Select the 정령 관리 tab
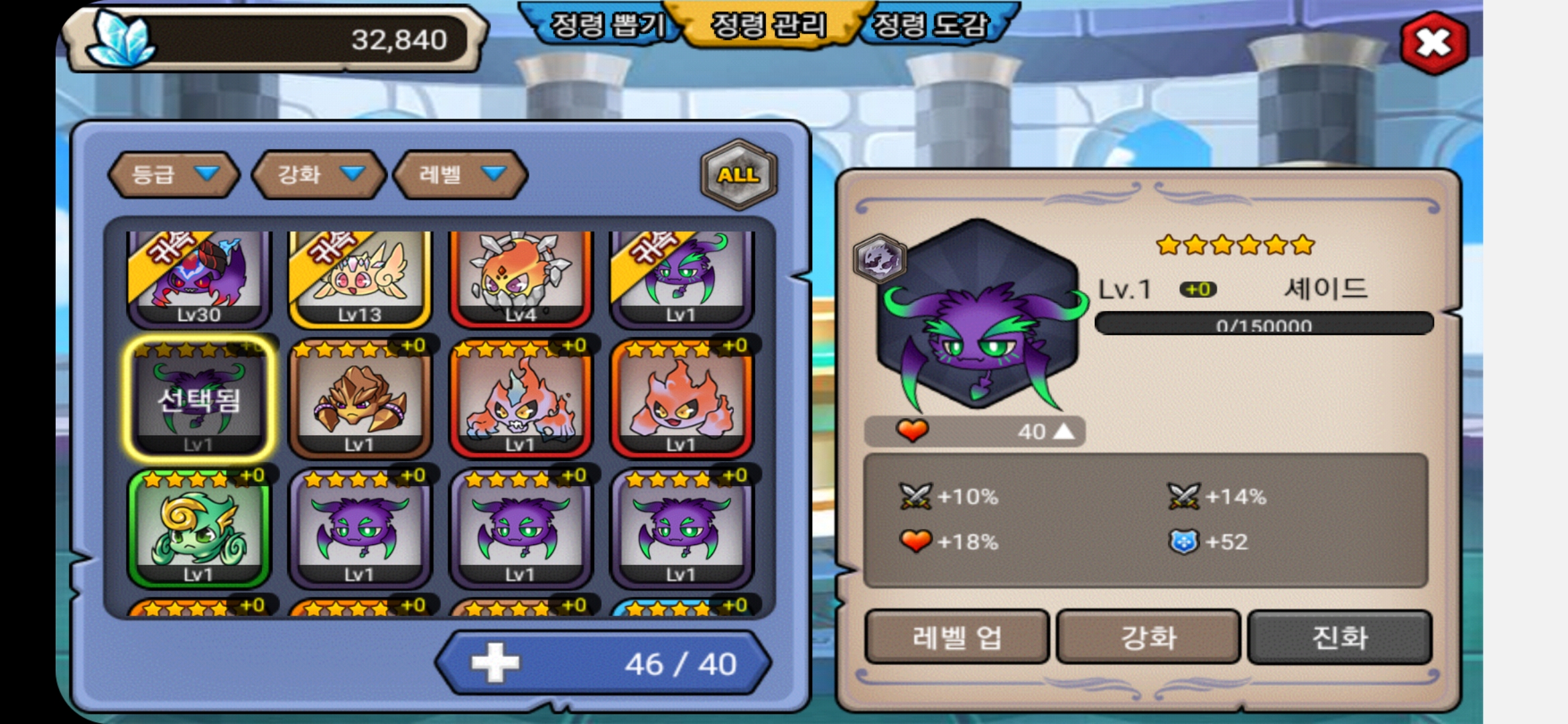The image size is (1568, 724). tap(768, 25)
